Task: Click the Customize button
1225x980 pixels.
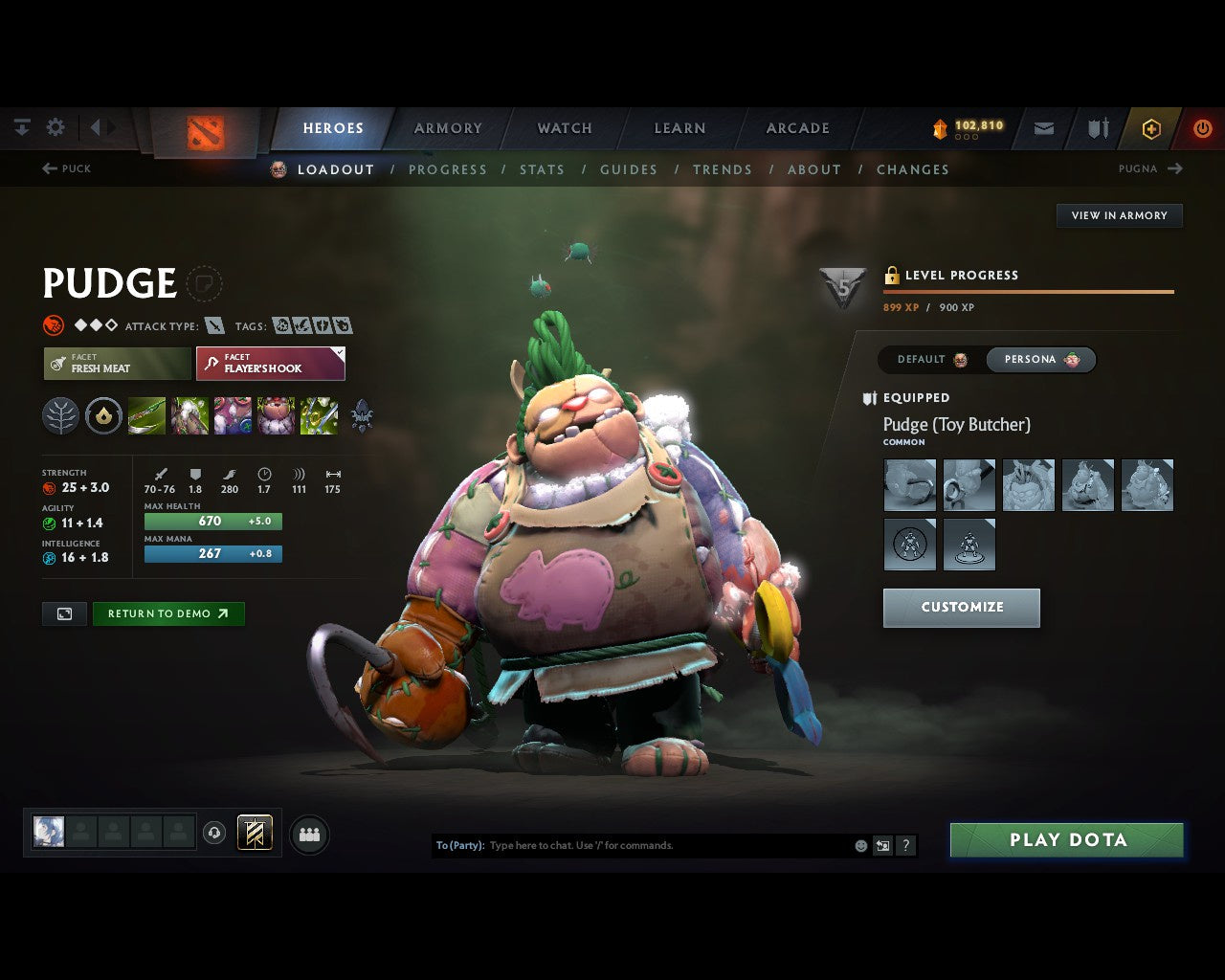Action: click(x=961, y=608)
